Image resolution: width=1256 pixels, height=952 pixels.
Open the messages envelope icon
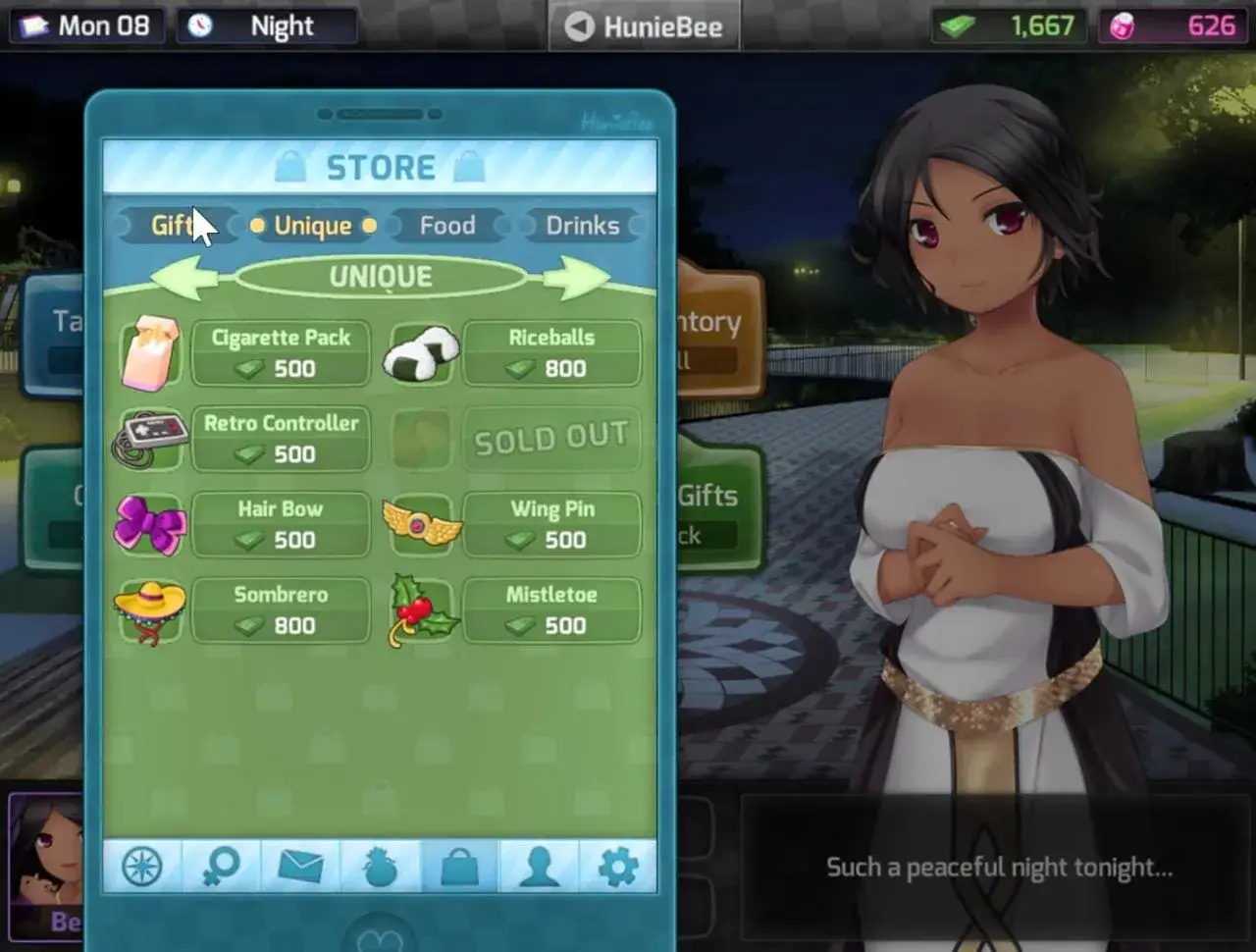coord(299,867)
